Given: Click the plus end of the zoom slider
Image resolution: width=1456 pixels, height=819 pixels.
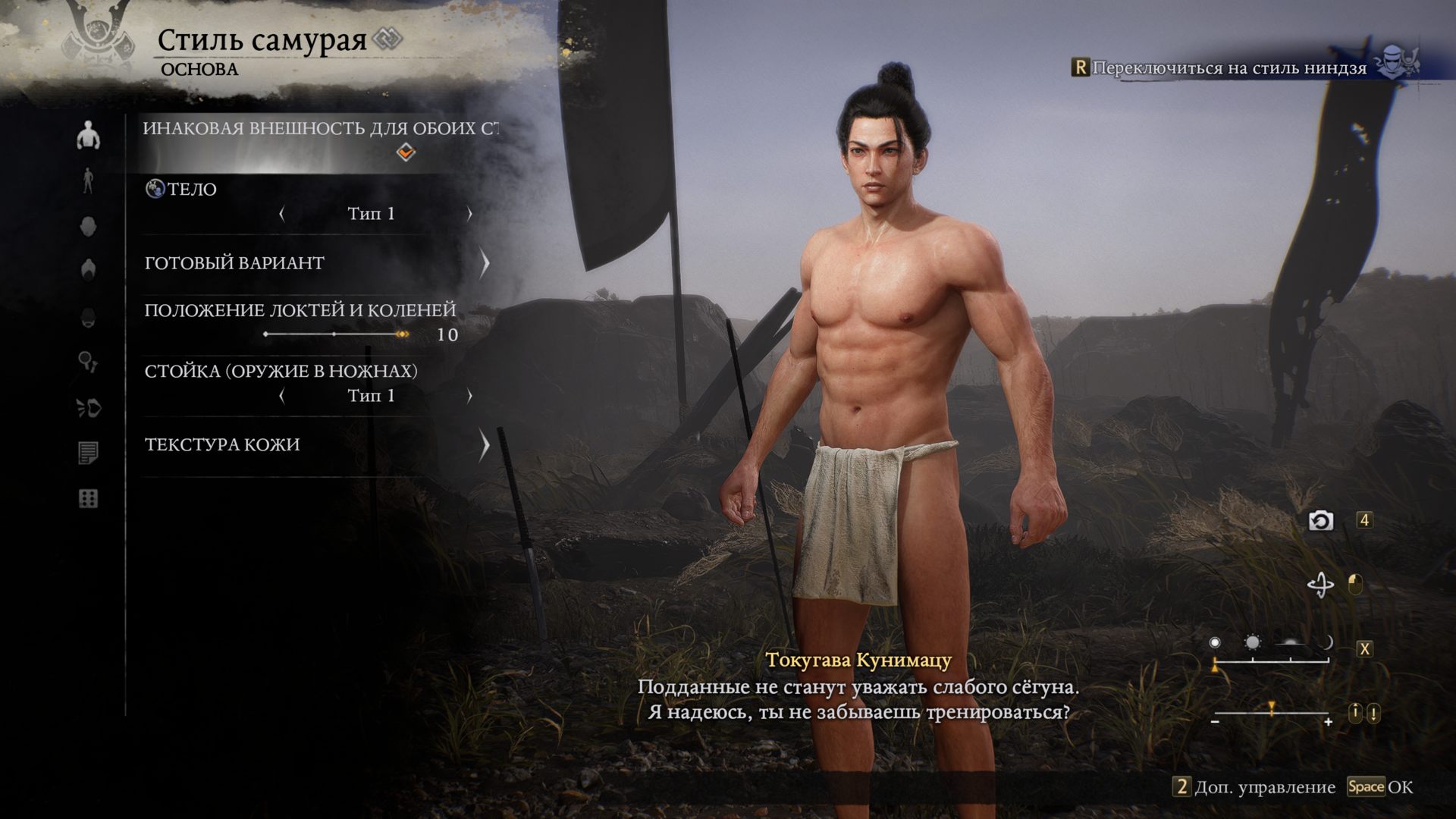Looking at the screenshot, I should [x=1328, y=722].
